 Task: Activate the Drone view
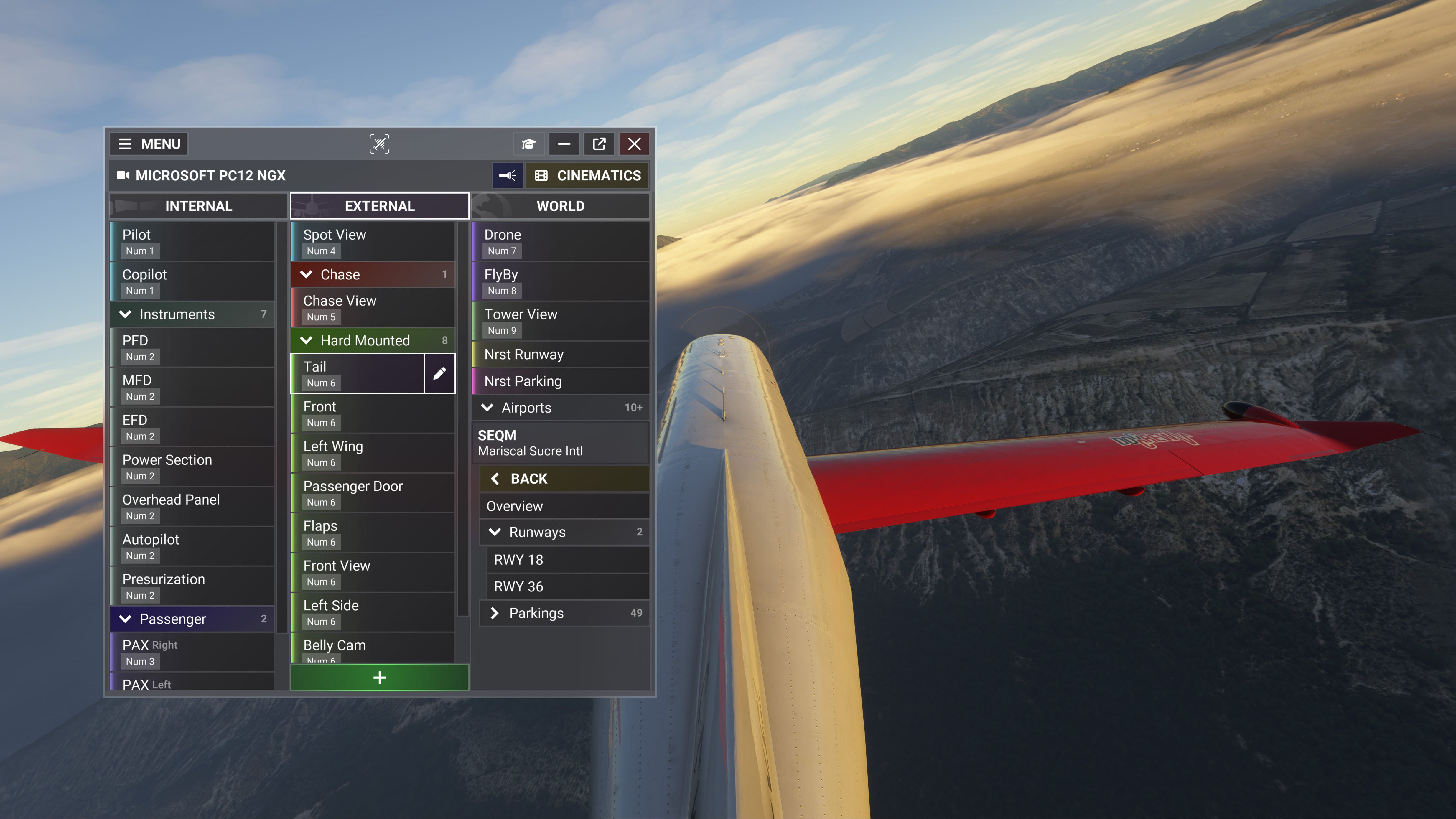pyautogui.click(x=560, y=242)
